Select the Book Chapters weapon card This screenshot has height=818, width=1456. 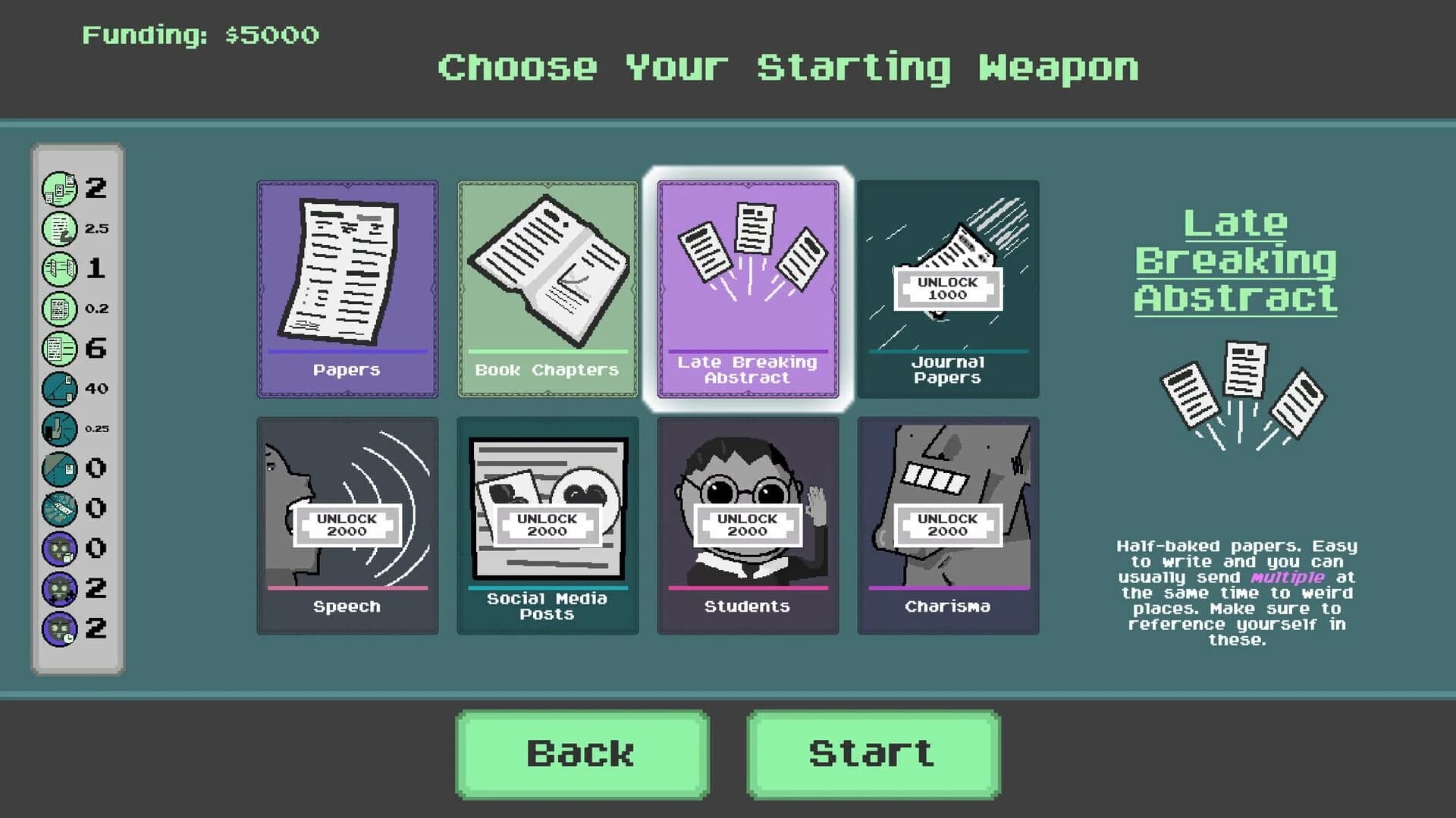point(548,288)
